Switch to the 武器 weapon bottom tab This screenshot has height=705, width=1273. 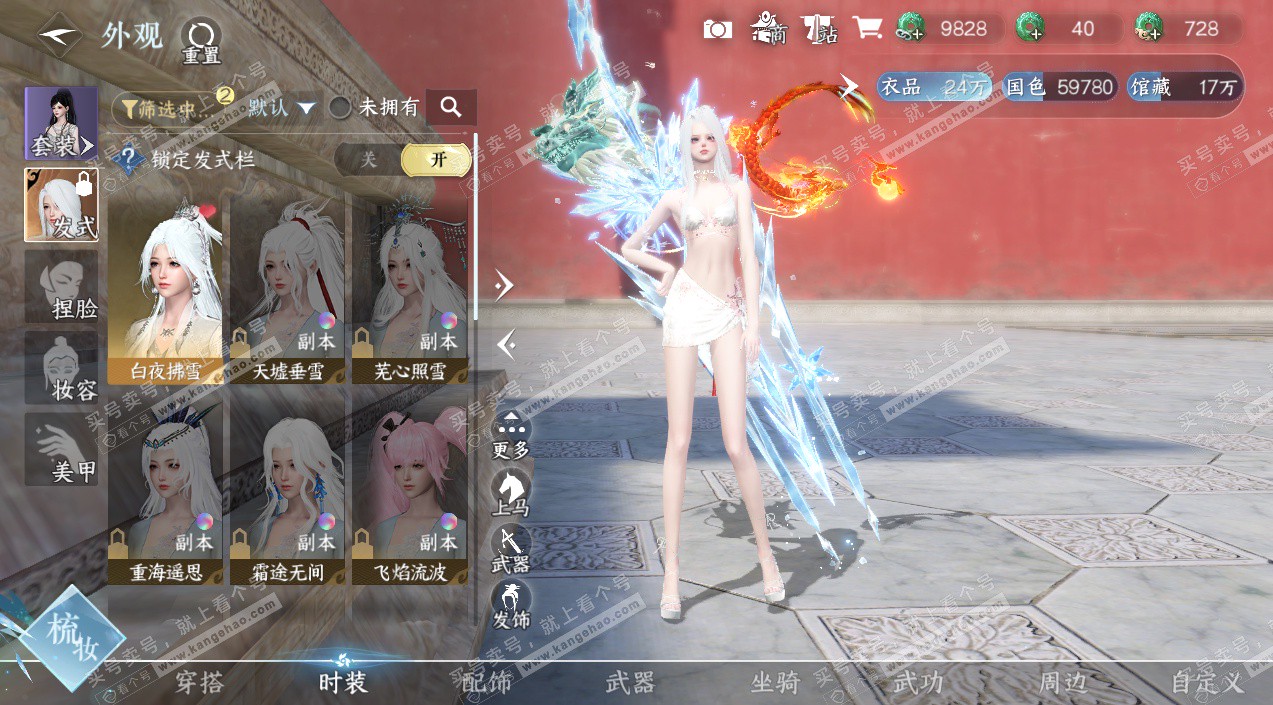[x=630, y=683]
